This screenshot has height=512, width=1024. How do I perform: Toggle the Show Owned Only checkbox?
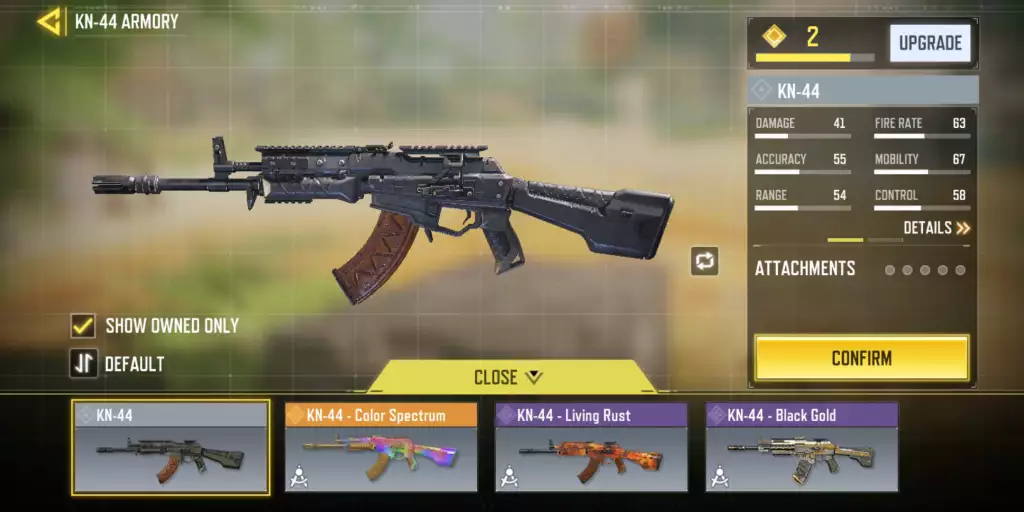pyautogui.click(x=83, y=326)
